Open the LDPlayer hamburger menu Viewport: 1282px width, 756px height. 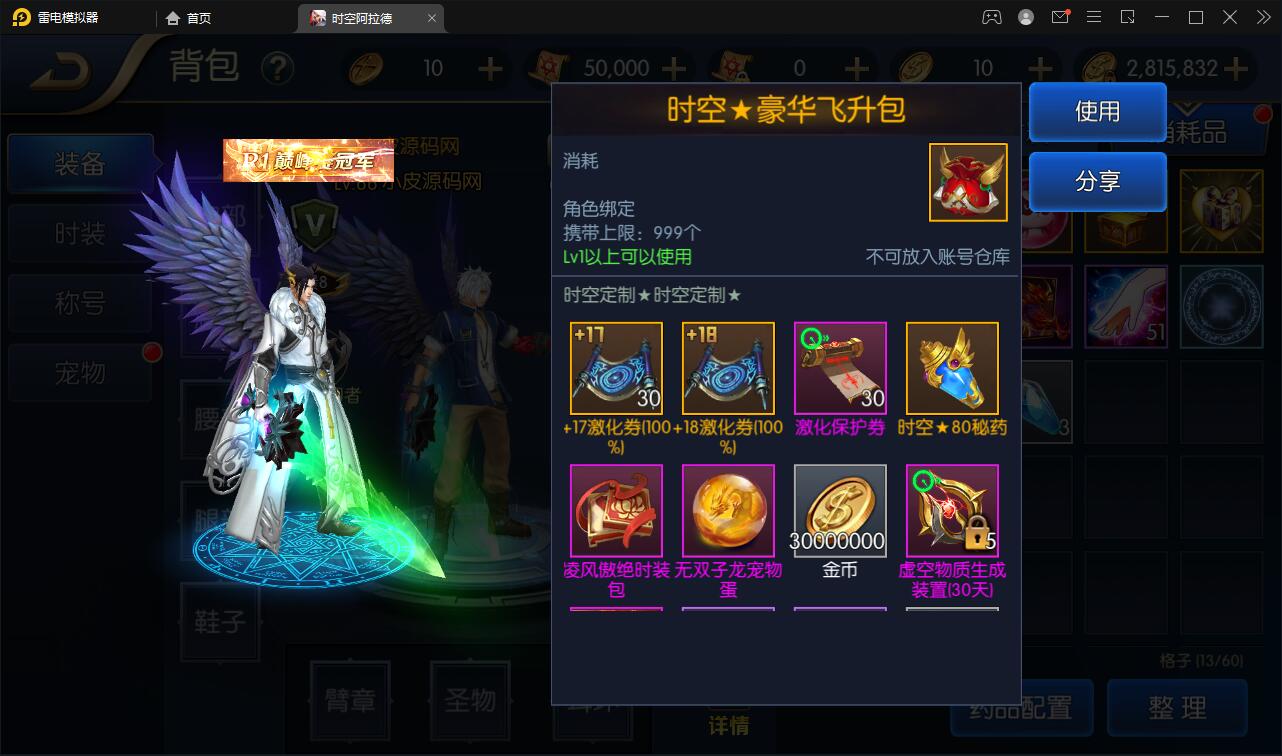[x=1094, y=17]
